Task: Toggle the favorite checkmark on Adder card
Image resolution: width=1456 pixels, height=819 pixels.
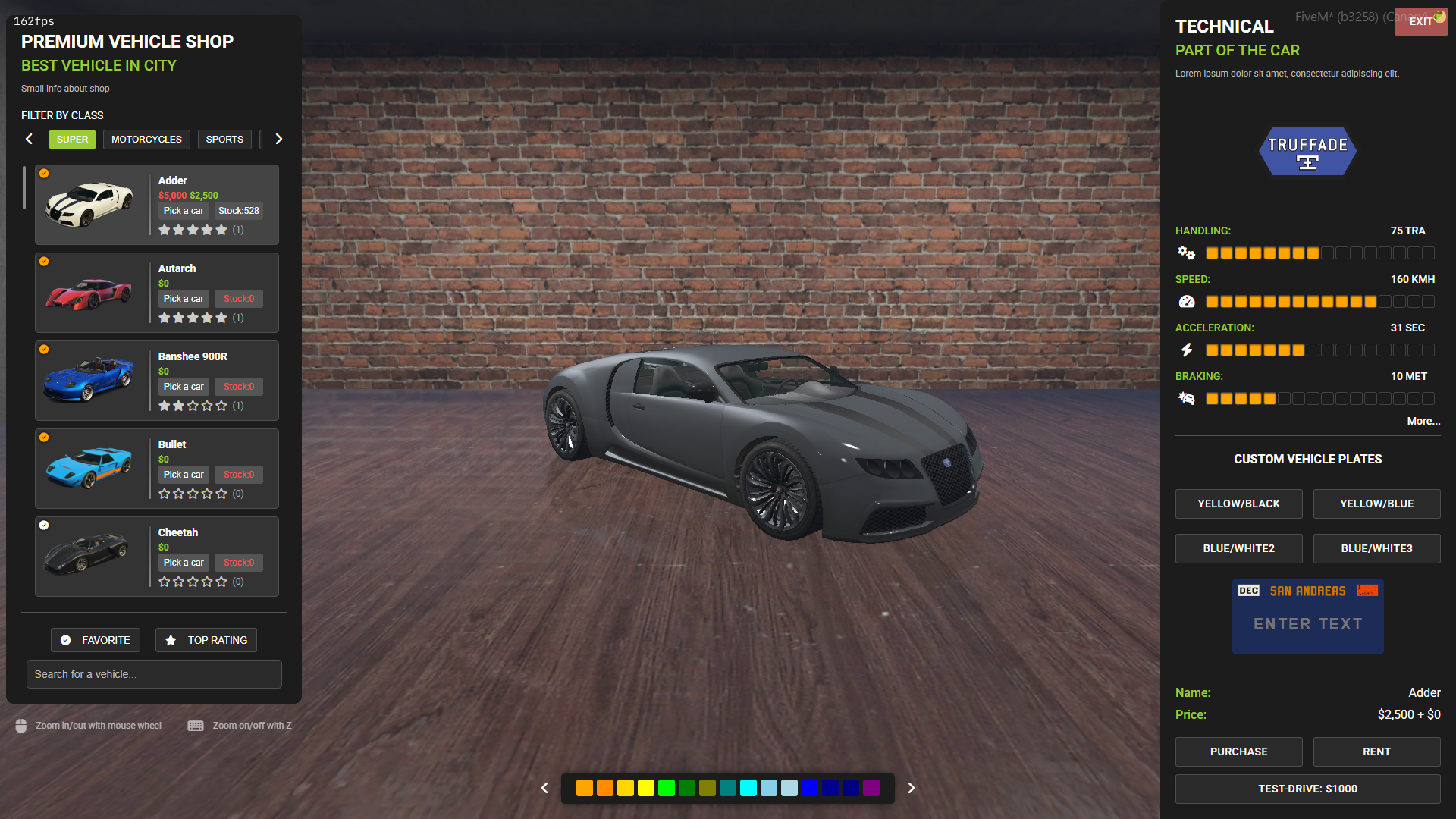Action: pyautogui.click(x=44, y=174)
